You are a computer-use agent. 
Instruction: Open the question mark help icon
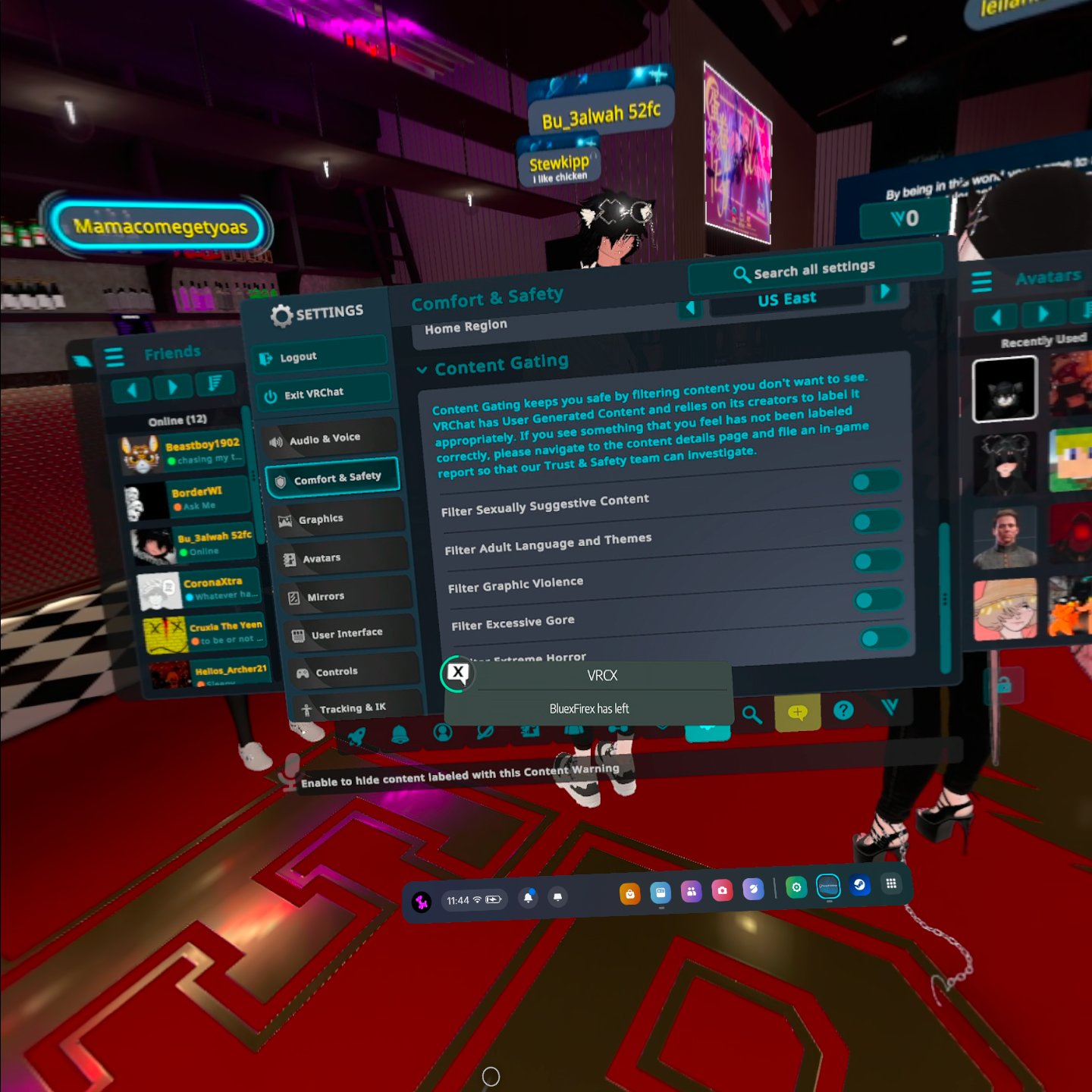pos(843,710)
